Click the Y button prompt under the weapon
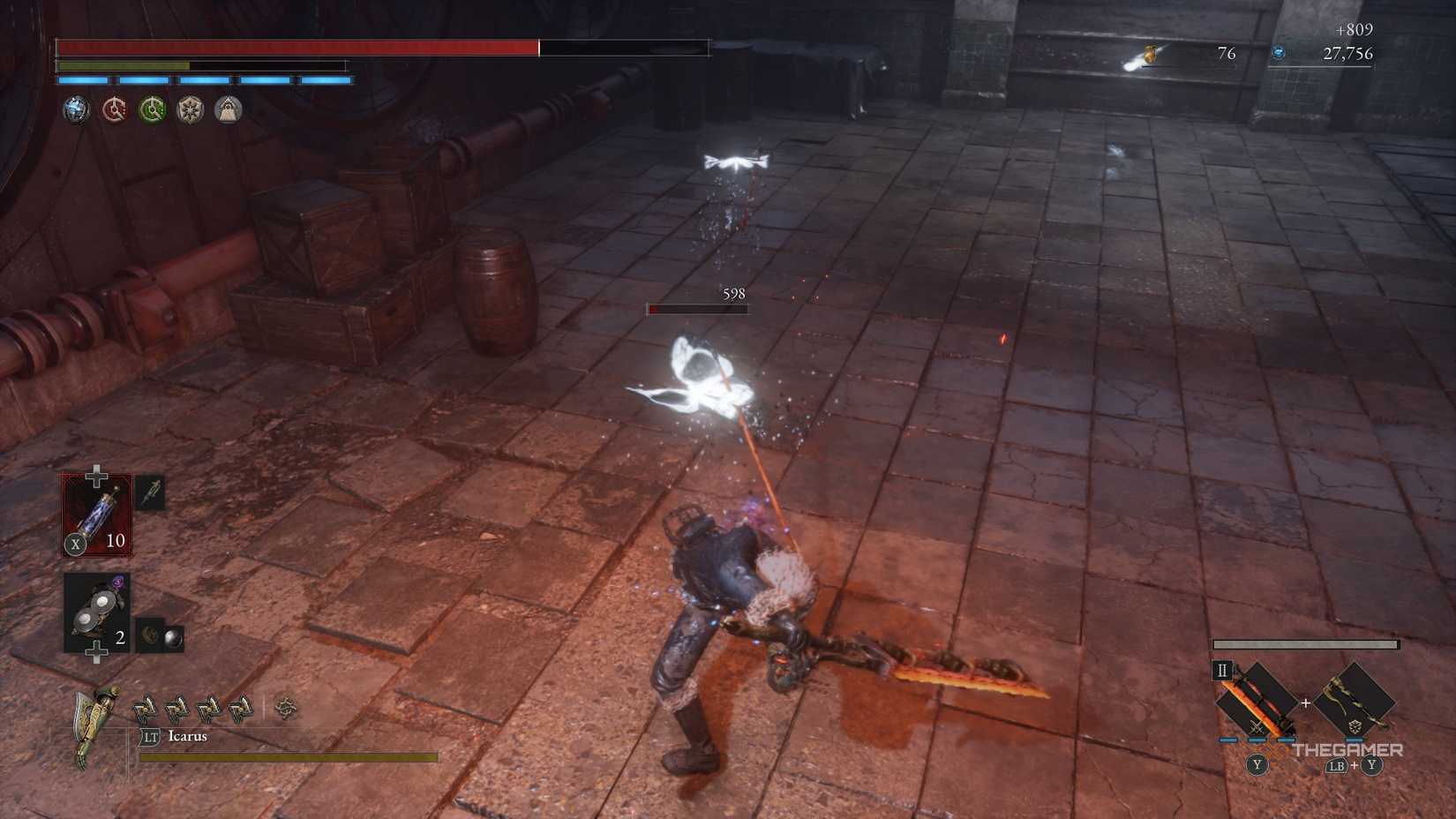 [1257, 765]
